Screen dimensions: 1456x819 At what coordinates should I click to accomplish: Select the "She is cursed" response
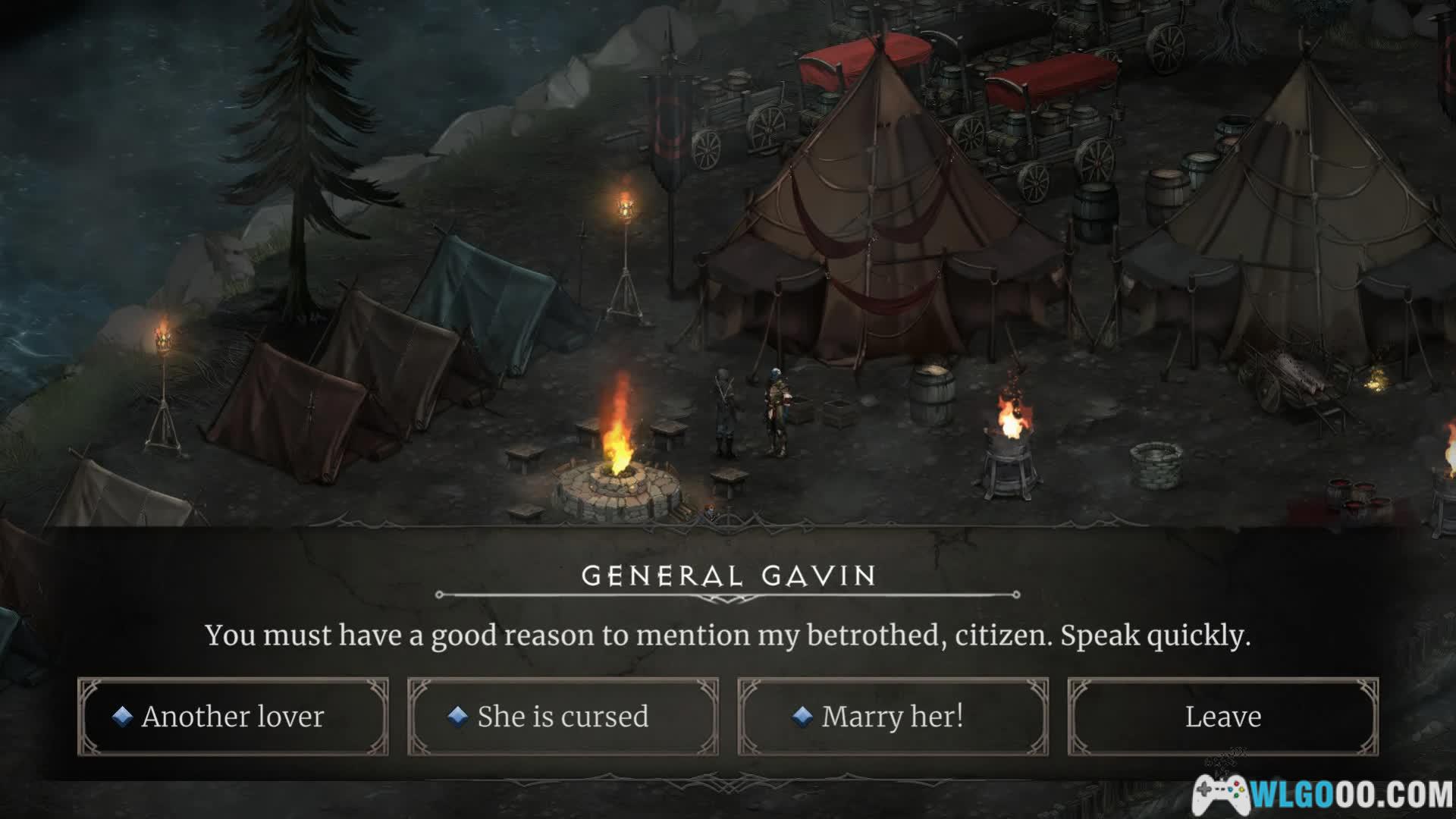click(x=563, y=717)
